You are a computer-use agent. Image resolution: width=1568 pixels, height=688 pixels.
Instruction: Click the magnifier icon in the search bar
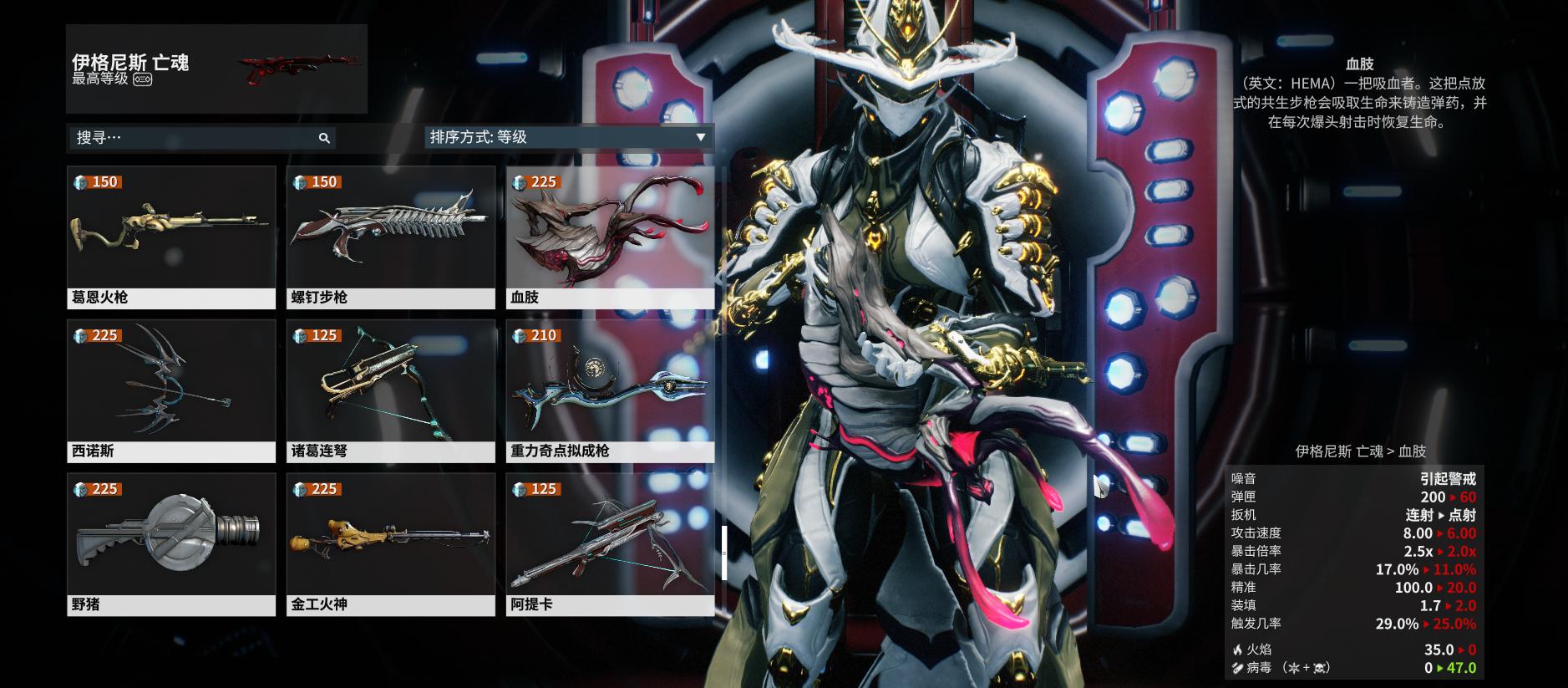point(326,138)
